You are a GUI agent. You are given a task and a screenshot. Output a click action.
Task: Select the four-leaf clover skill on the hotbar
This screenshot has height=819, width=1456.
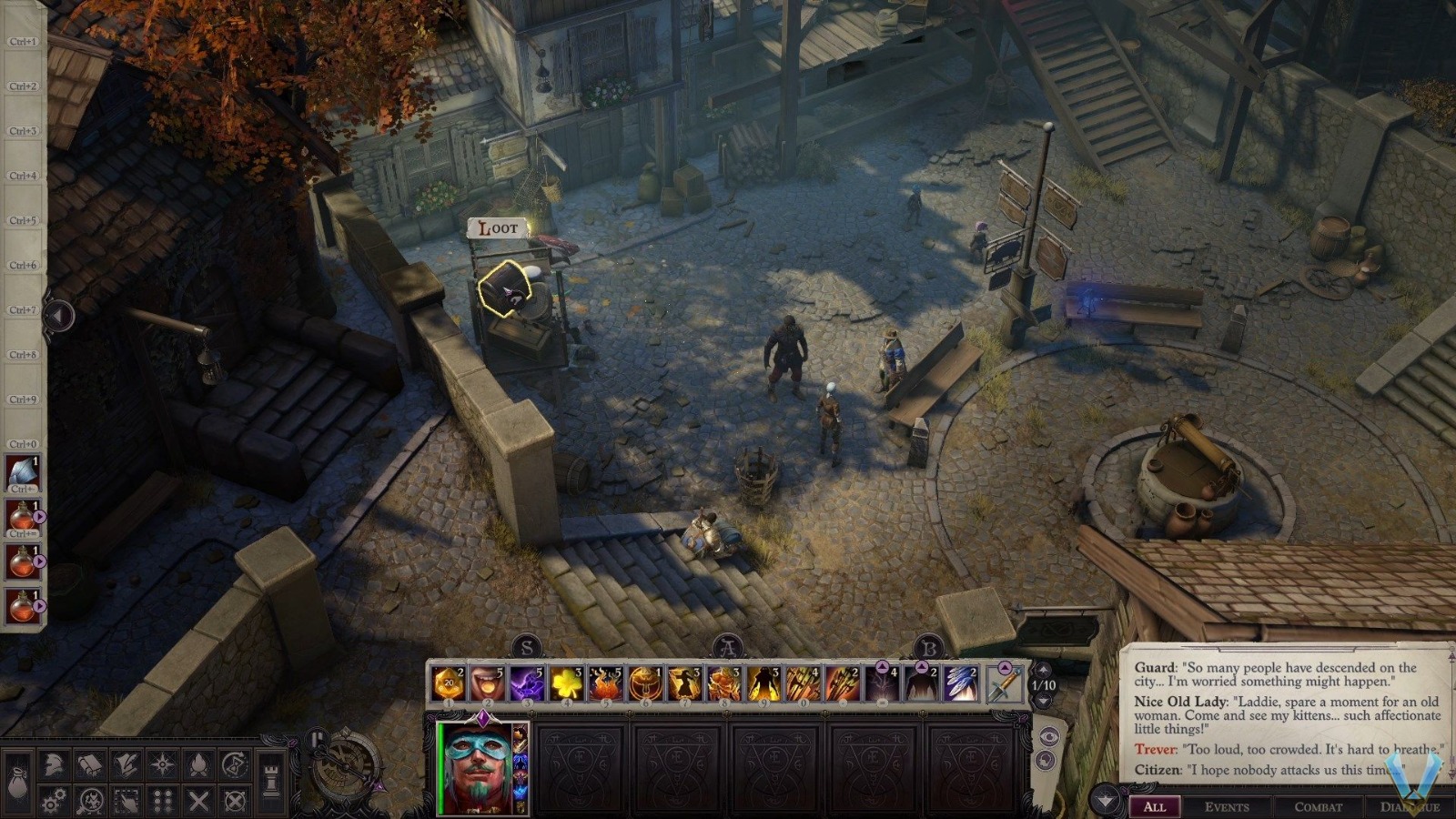pos(567,684)
